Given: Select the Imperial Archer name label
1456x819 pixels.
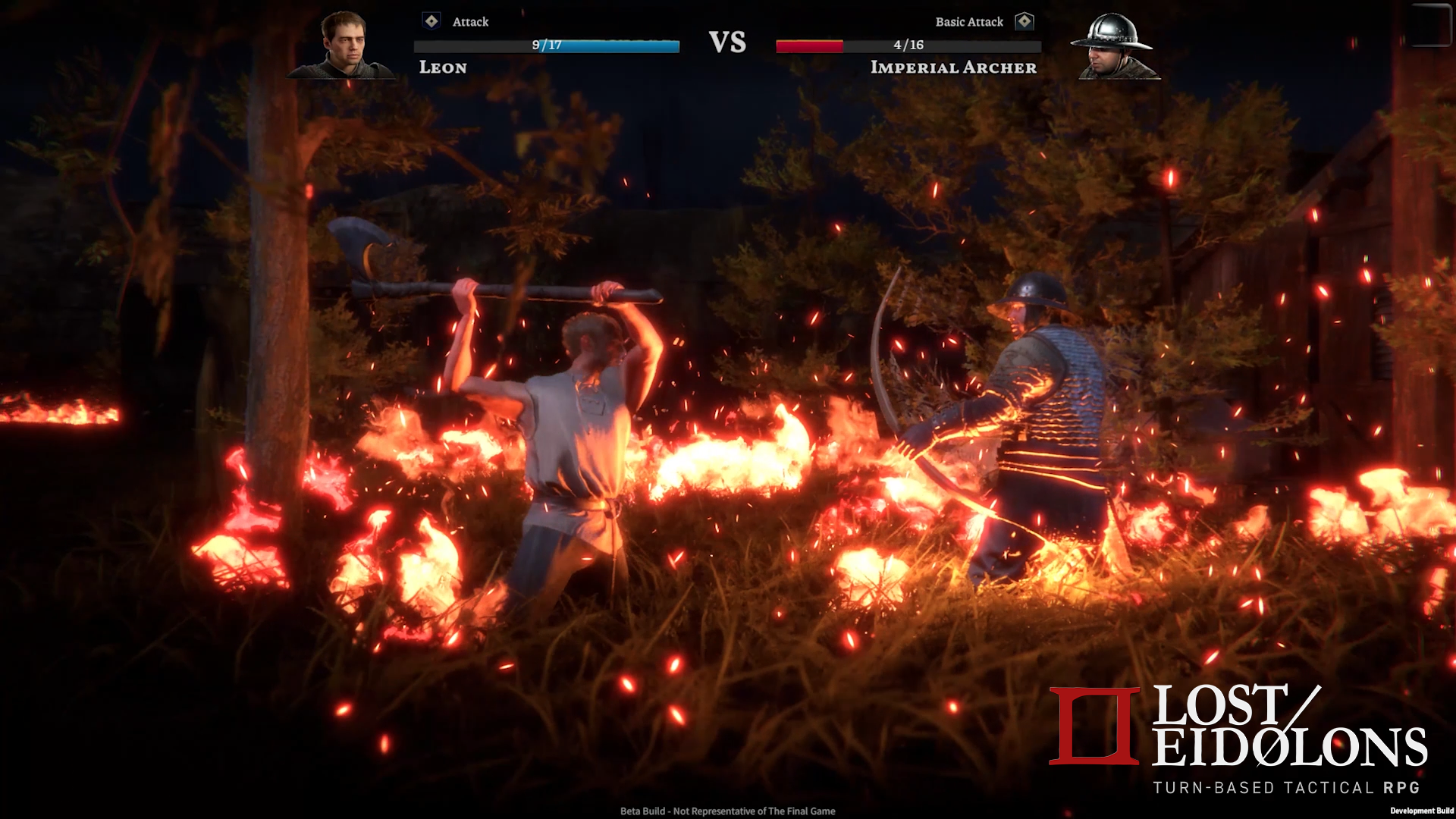Looking at the screenshot, I should pos(954,68).
